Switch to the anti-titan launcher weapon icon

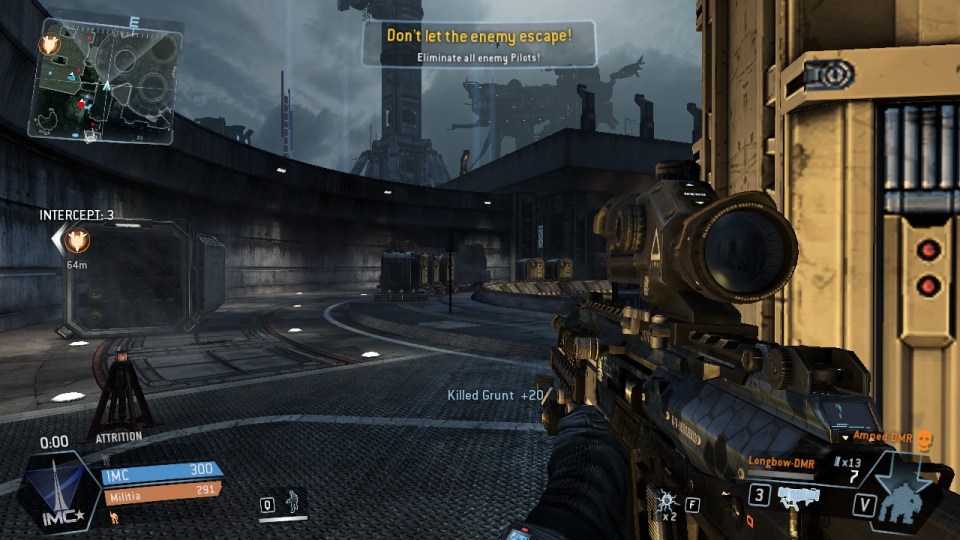pyautogui.click(x=800, y=496)
